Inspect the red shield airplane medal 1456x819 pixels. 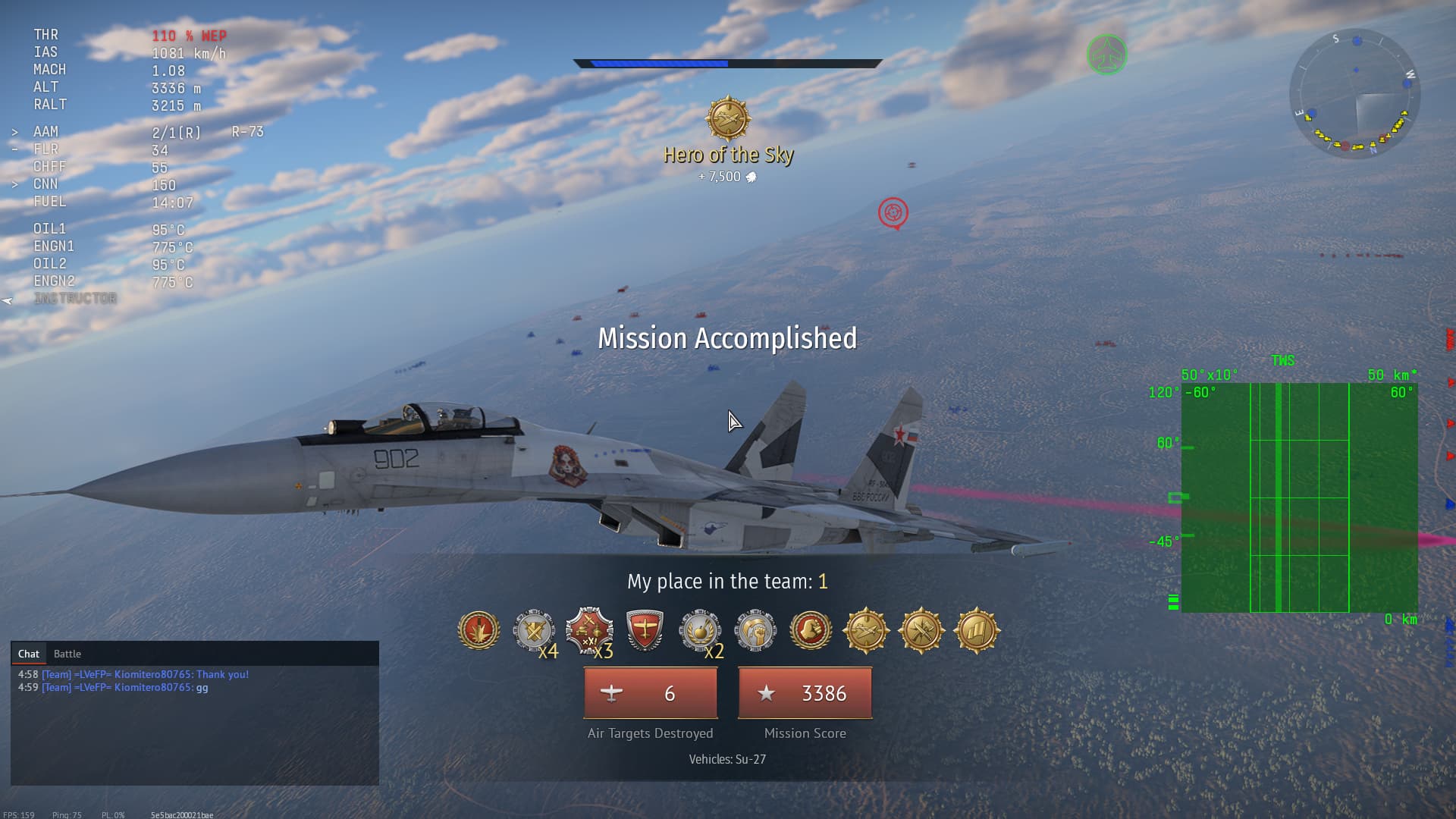pyautogui.click(x=645, y=630)
